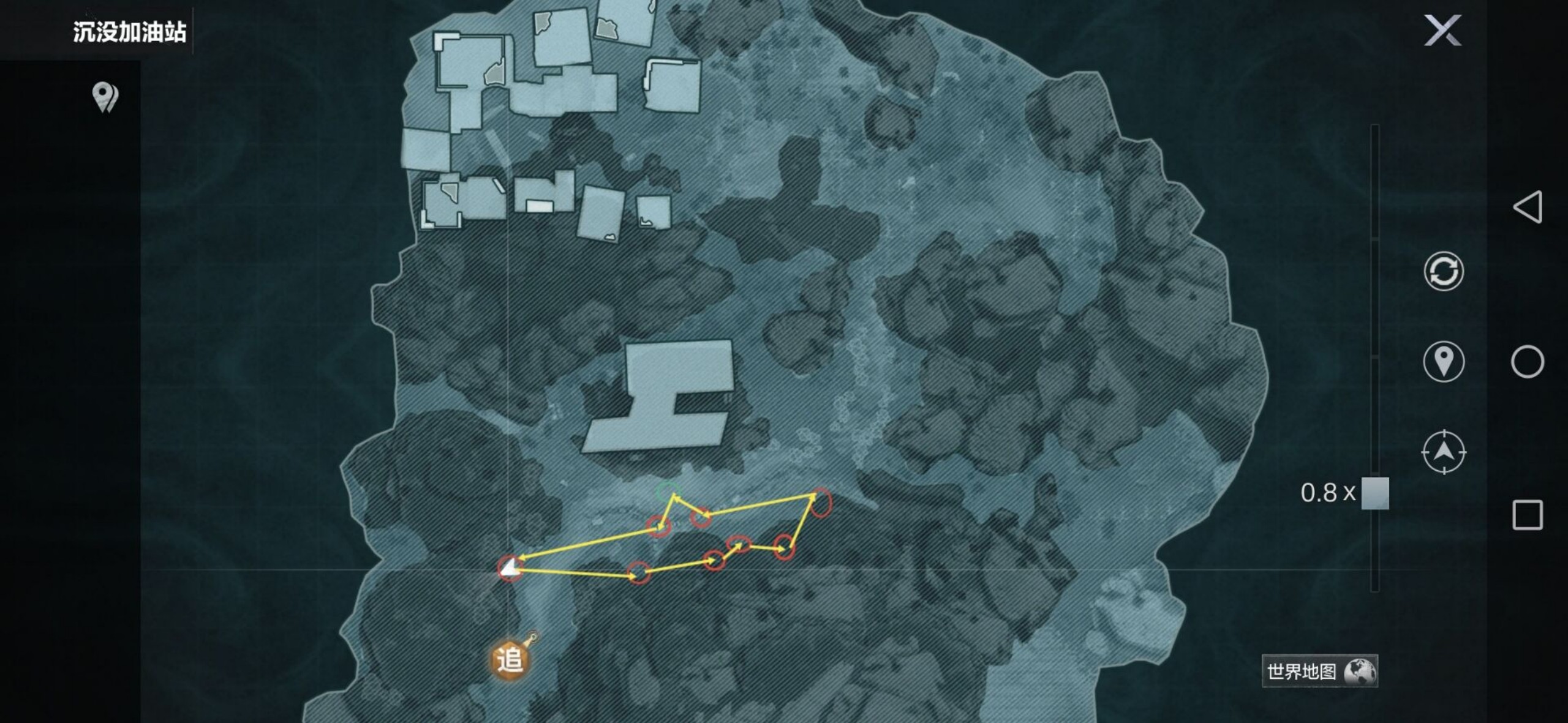1568x723 pixels.
Task: Center map using the compass arrow icon
Action: (1444, 452)
